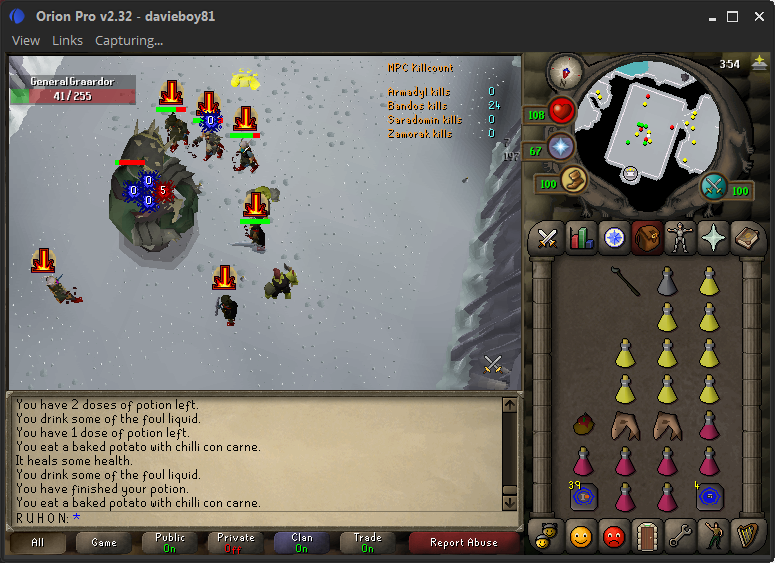
Task: Open the Prayer tab
Action: [712, 237]
